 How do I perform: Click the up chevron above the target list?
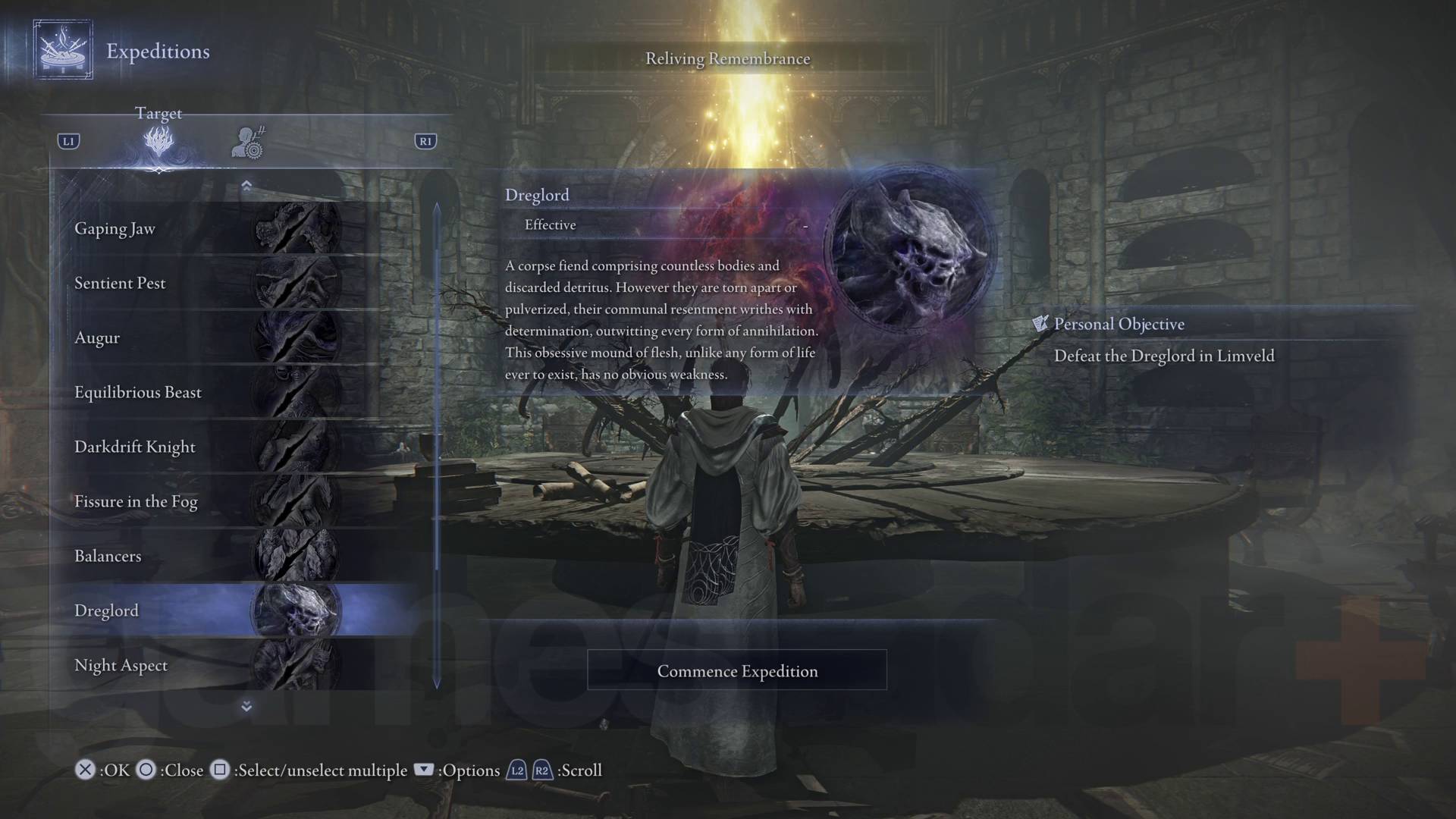tap(246, 184)
